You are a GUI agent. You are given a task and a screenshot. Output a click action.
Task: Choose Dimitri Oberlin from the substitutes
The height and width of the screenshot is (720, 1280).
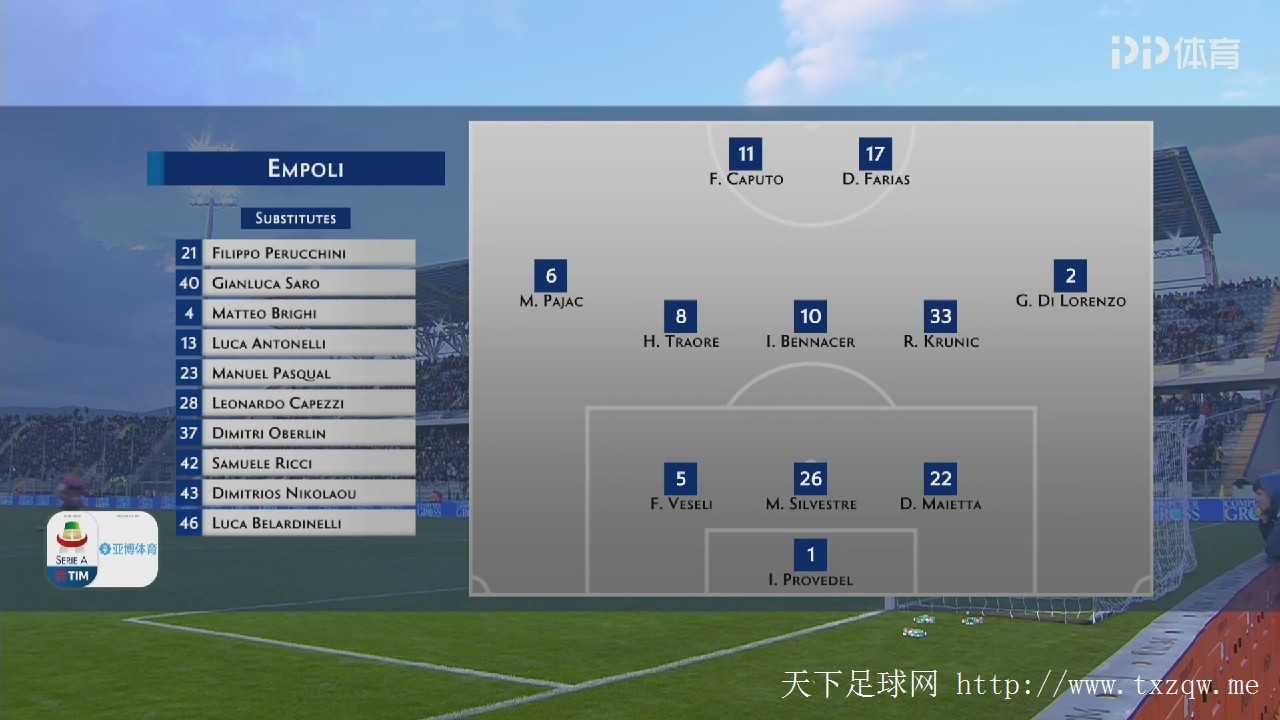pos(296,433)
